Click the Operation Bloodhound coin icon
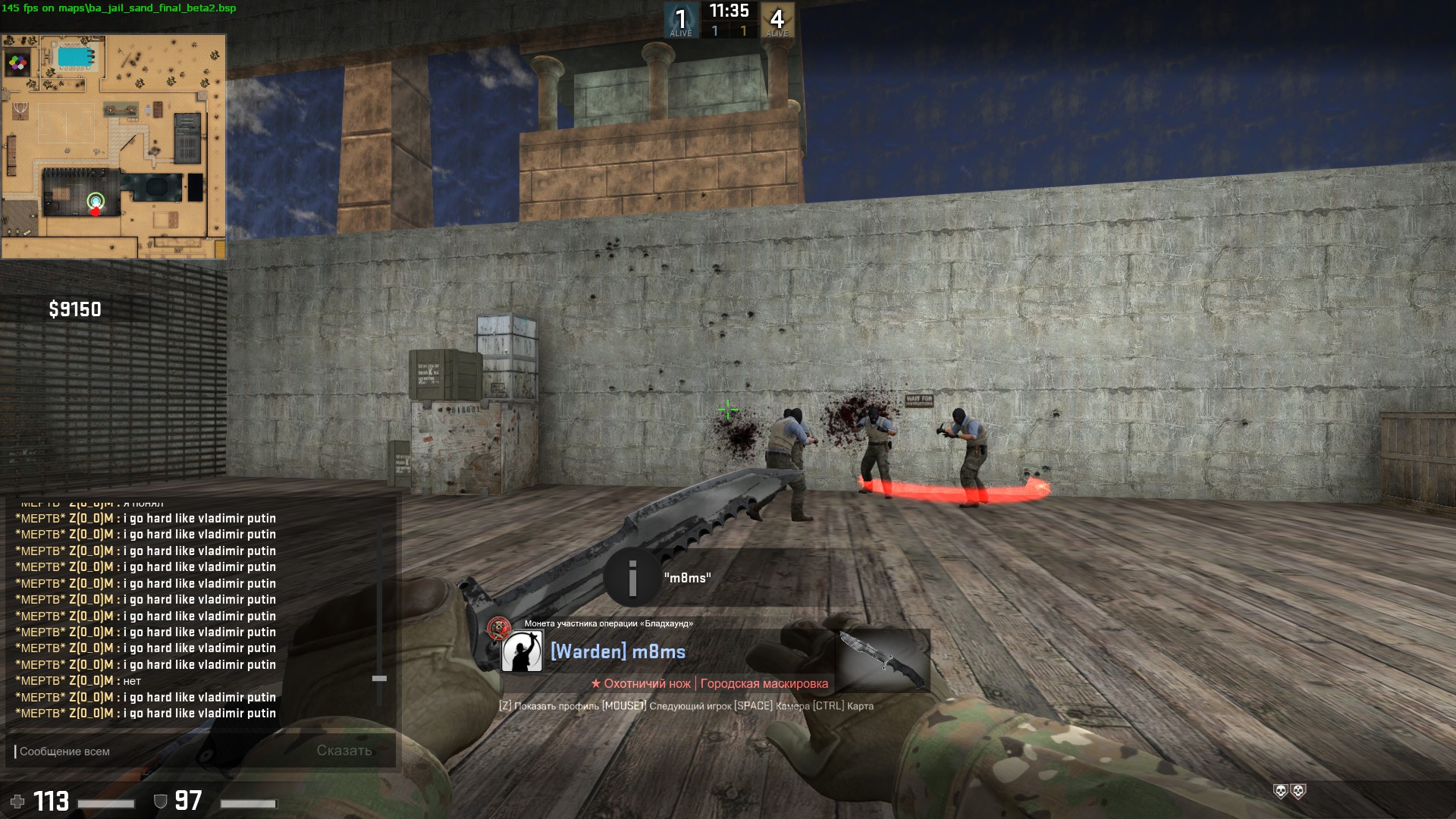 [x=498, y=627]
